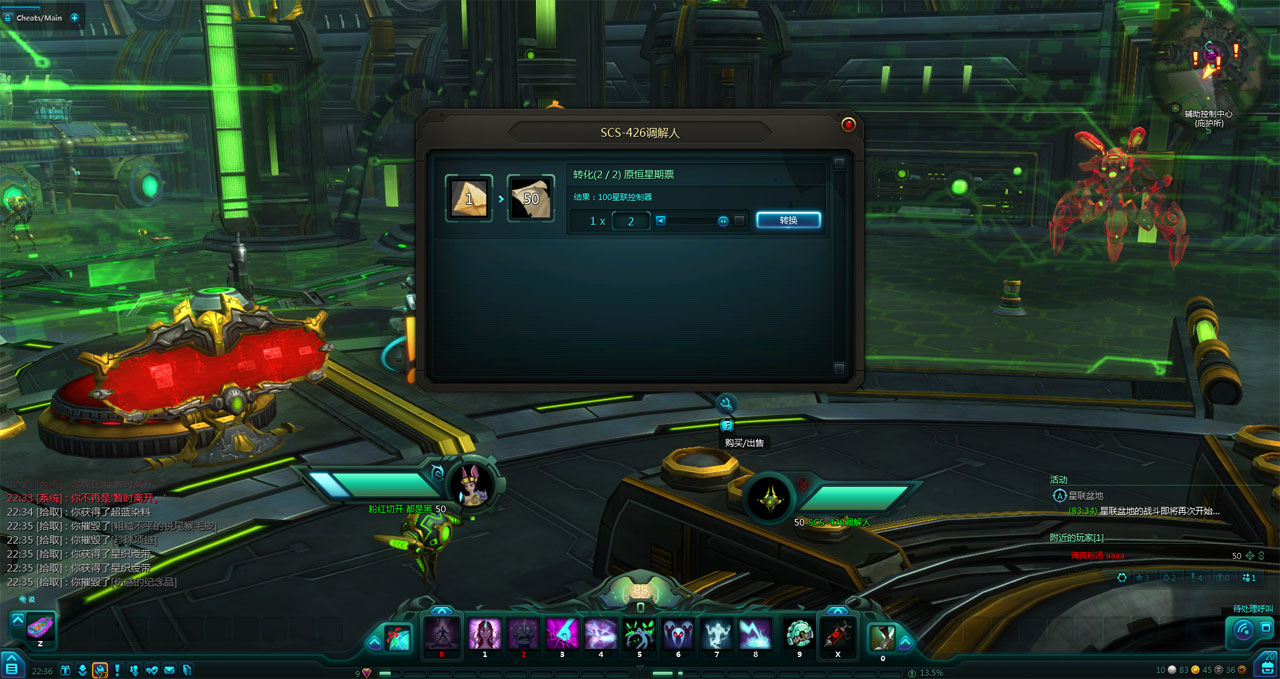
Task: Open the gift box icon
Action: coord(66,669)
